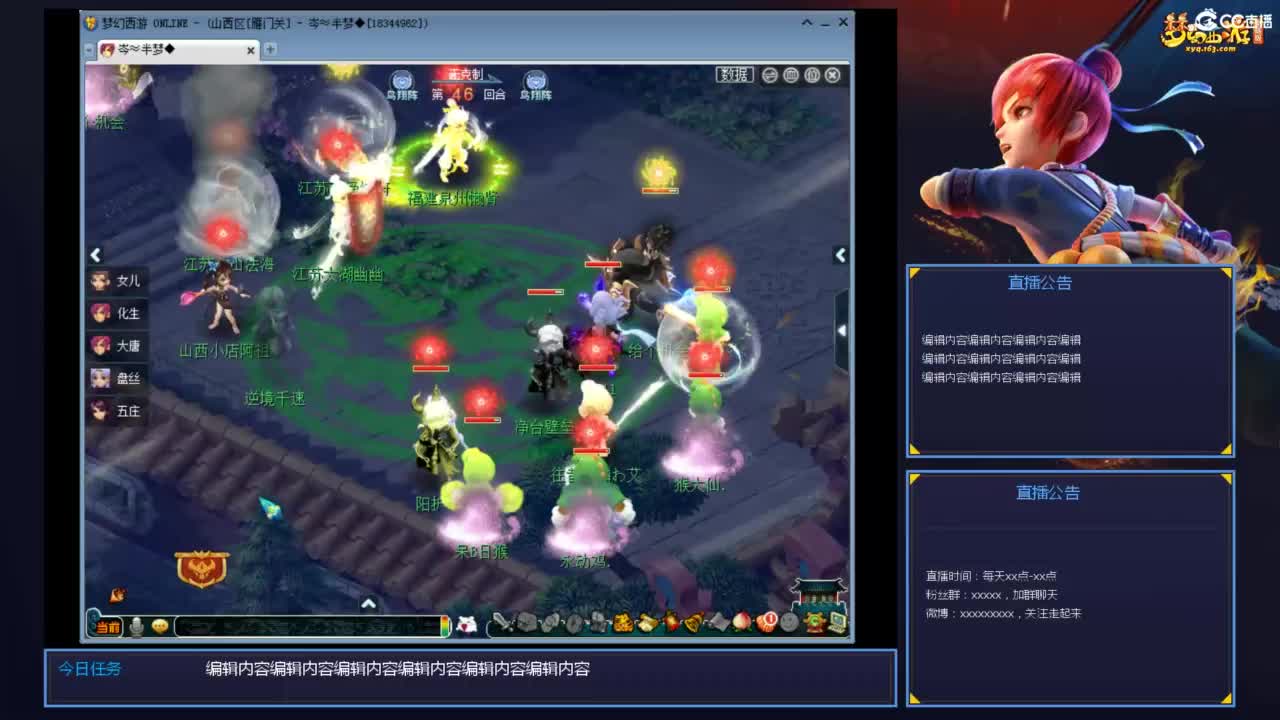The width and height of the screenshot is (1280, 720).
Task: Select 大唐 in the left character sidebar
Action: [117, 345]
